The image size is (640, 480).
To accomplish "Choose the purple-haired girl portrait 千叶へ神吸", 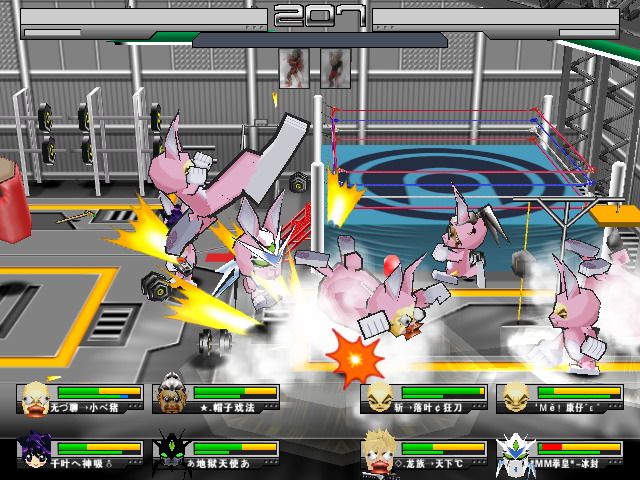I will click(37, 451).
